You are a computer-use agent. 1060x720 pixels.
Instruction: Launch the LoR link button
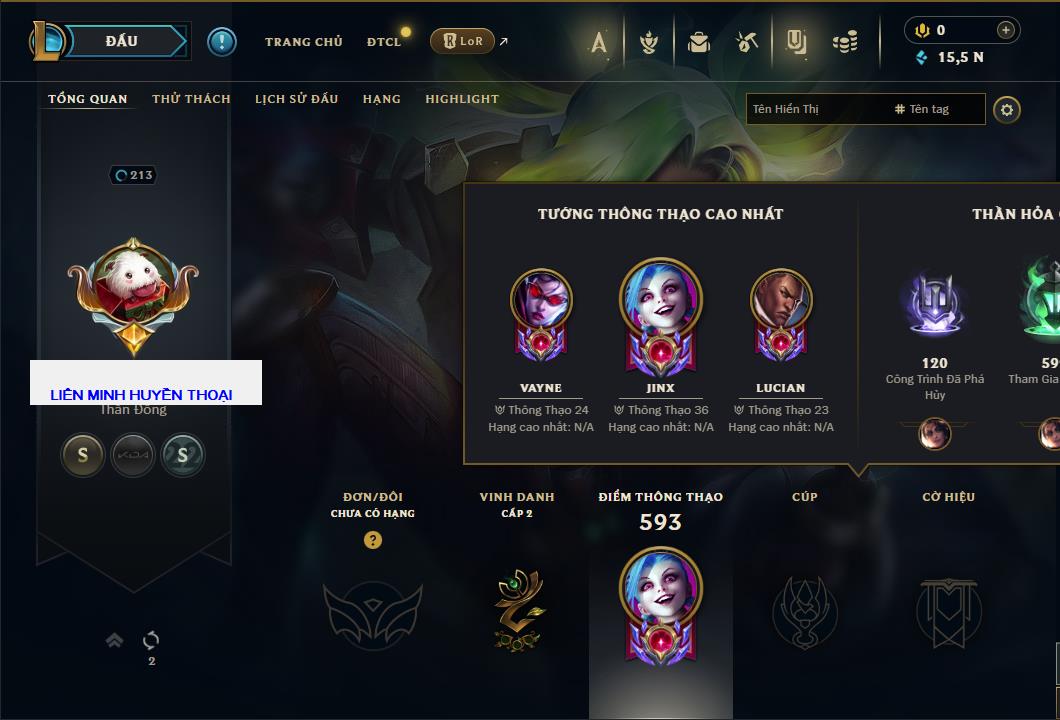[463, 42]
